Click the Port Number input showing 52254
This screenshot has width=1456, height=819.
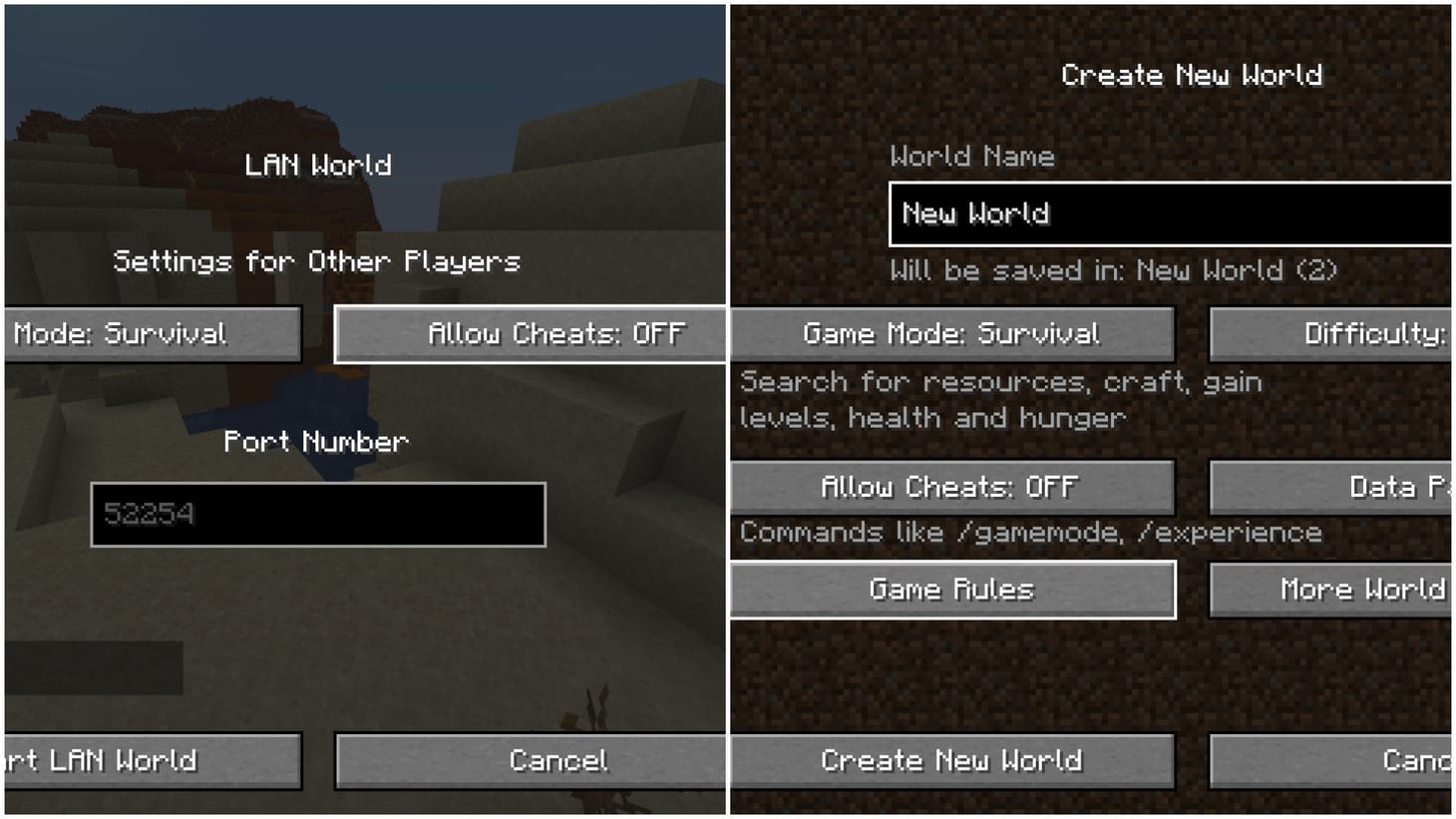317,515
